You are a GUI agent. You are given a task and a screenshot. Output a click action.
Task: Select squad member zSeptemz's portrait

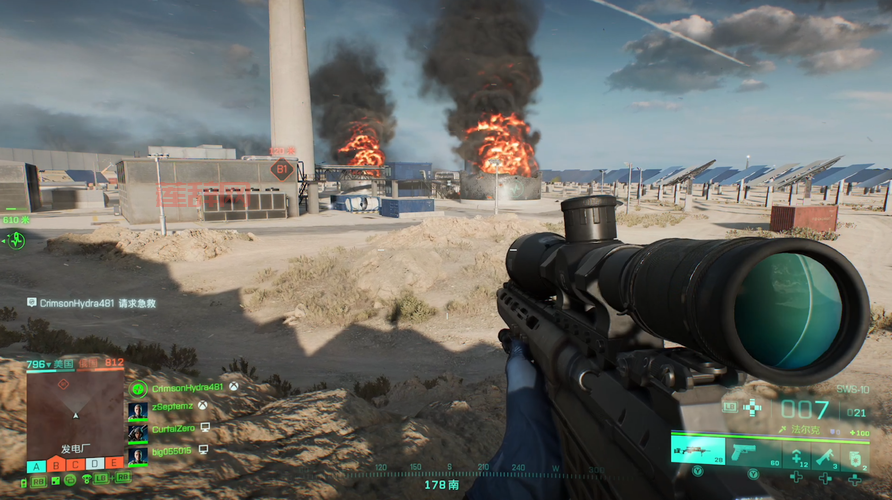click(138, 408)
